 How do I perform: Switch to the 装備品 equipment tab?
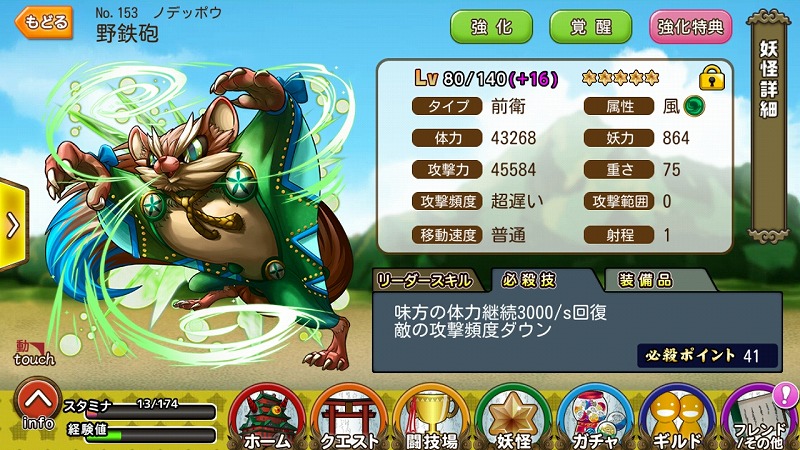point(645,279)
